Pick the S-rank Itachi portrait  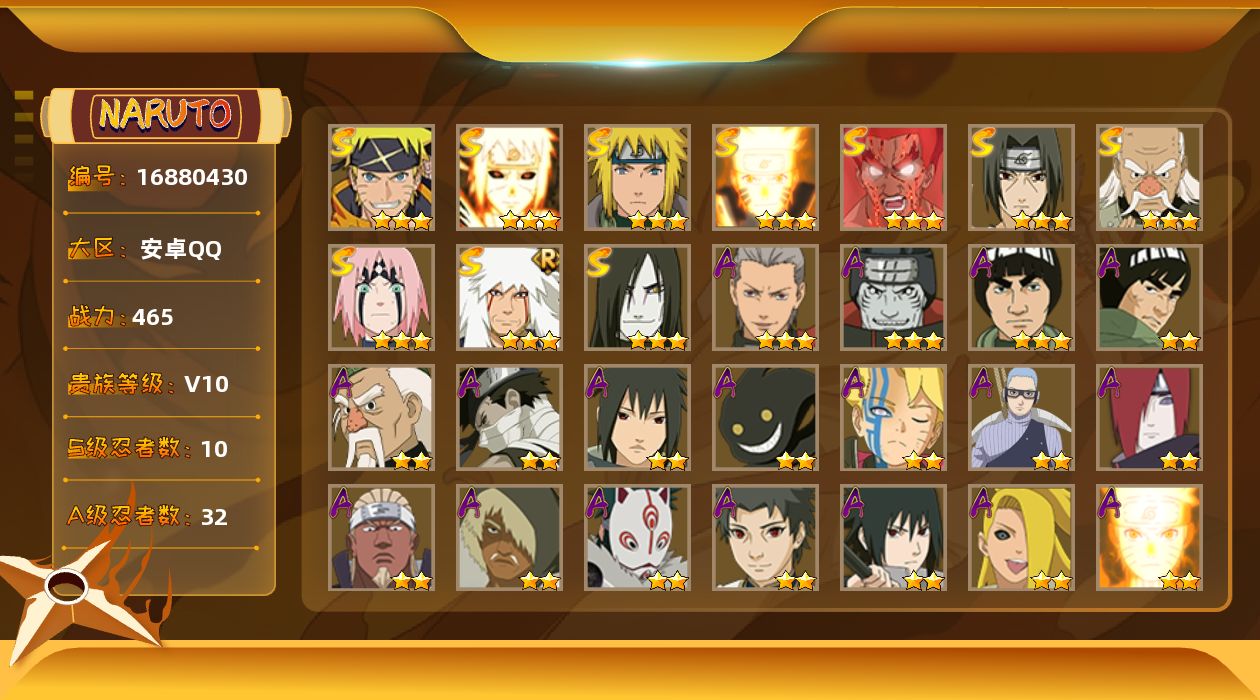[1021, 177]
